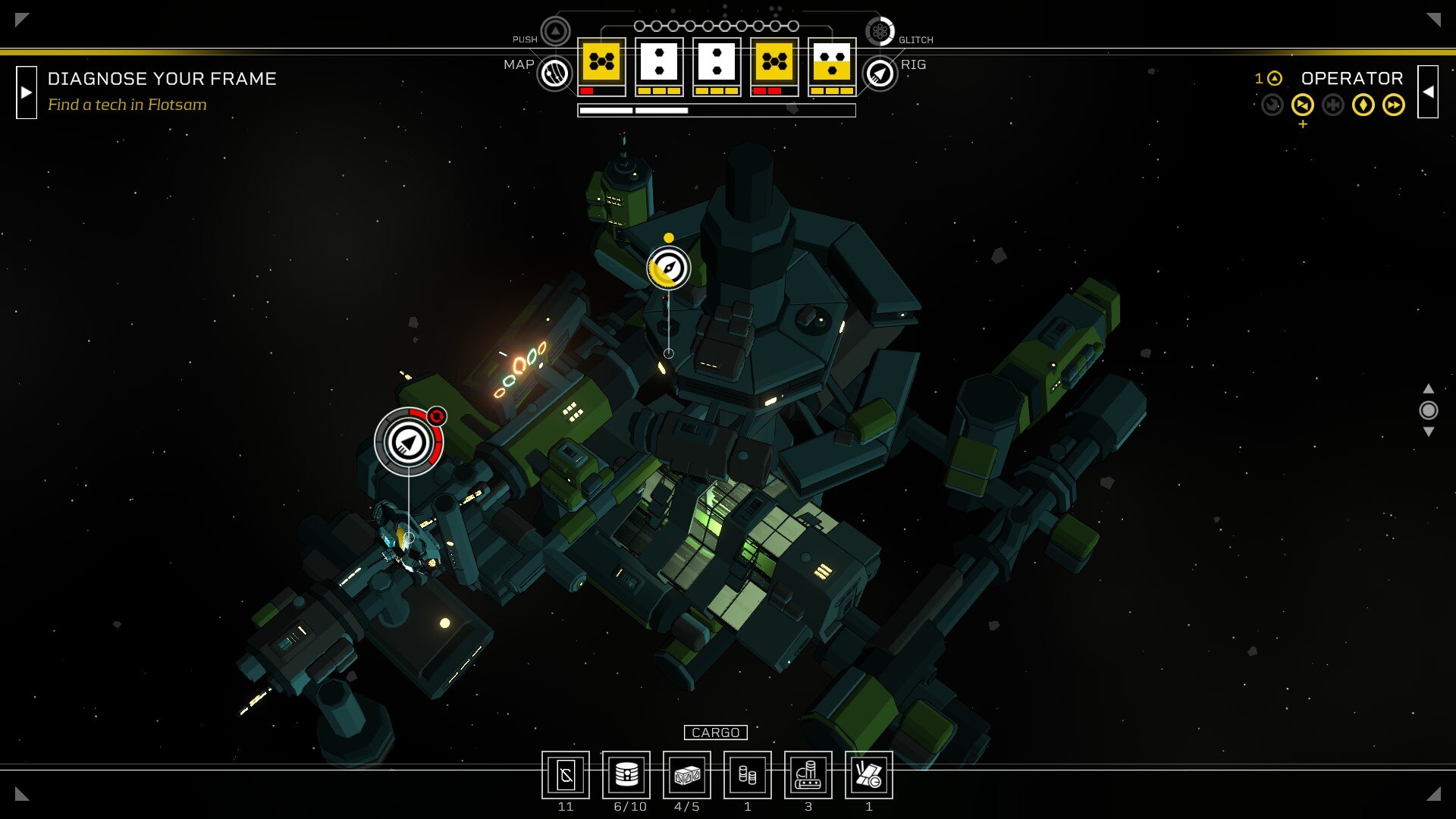
Task: Select the yellow diamond skill icon
Action: [1363, 105]
